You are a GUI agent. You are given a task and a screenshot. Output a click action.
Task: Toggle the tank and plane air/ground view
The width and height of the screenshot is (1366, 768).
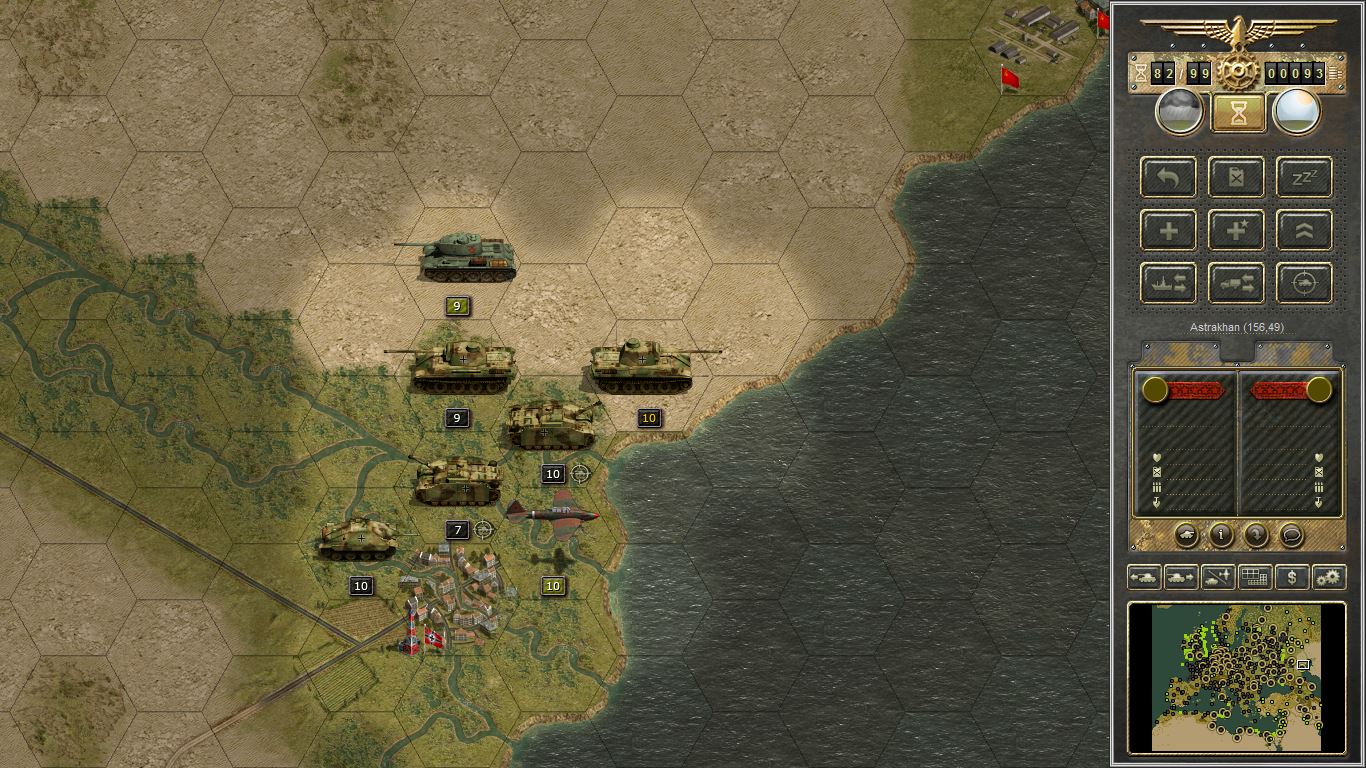1218,577
